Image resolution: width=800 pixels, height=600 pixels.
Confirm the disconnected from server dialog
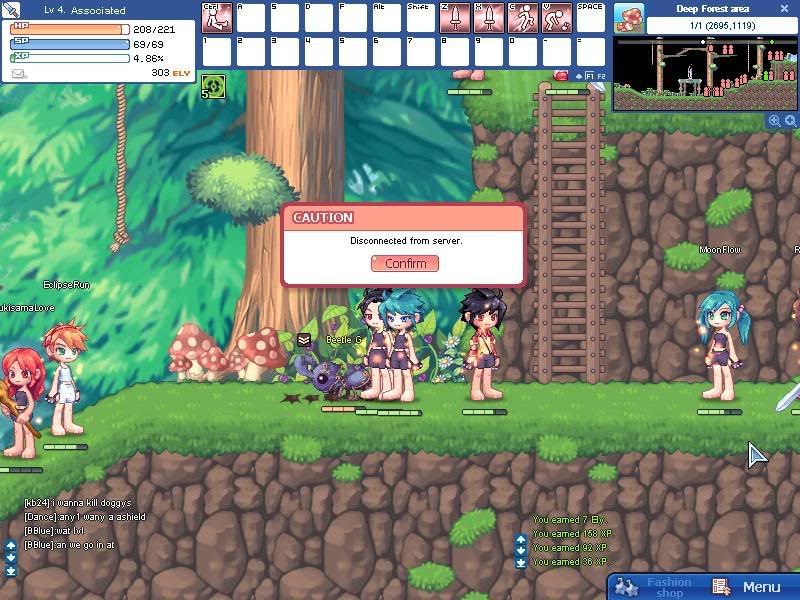405,263
